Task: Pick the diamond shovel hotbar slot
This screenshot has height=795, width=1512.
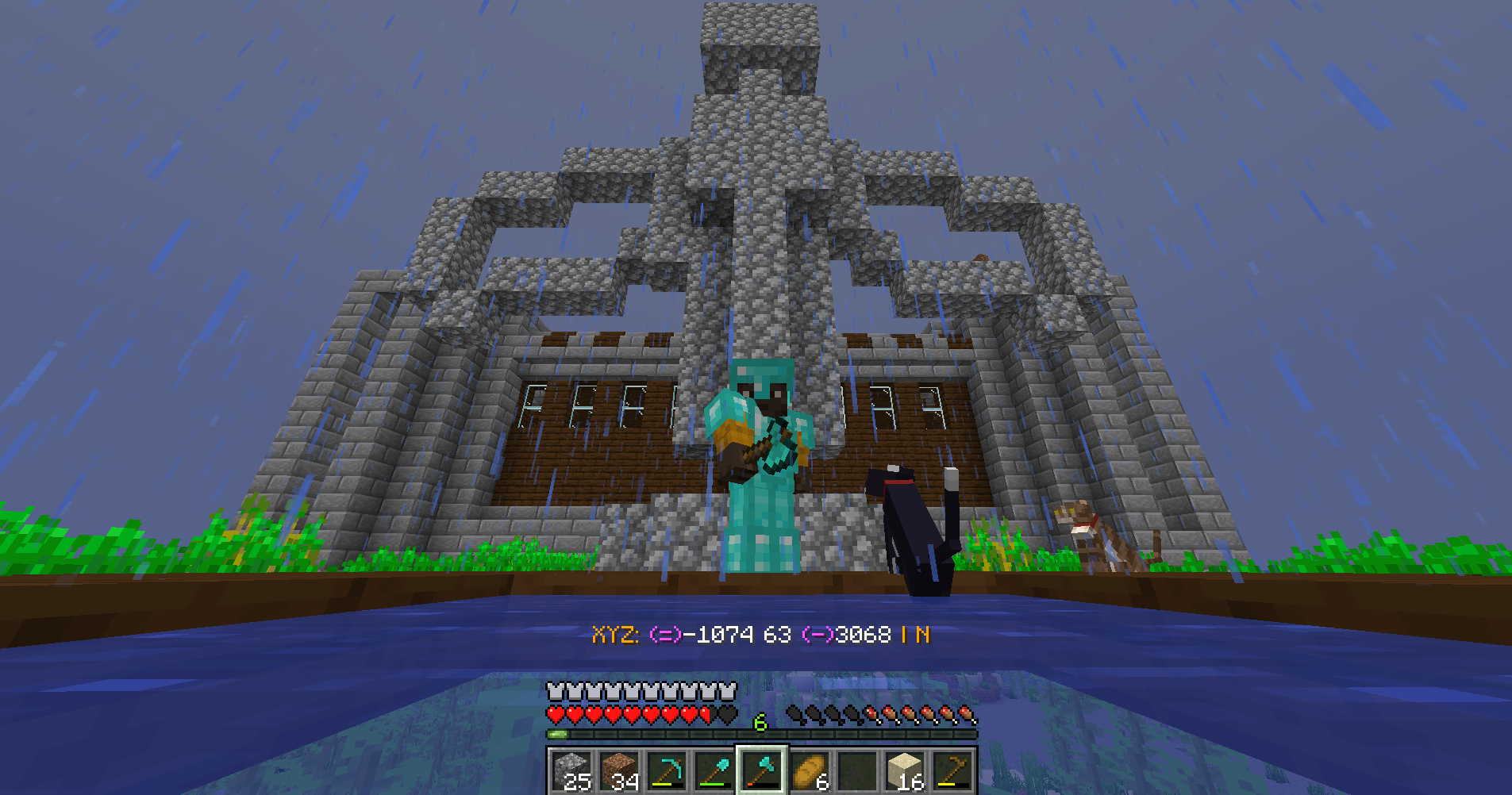Action: pyautogui.click(x=714, y=771)
